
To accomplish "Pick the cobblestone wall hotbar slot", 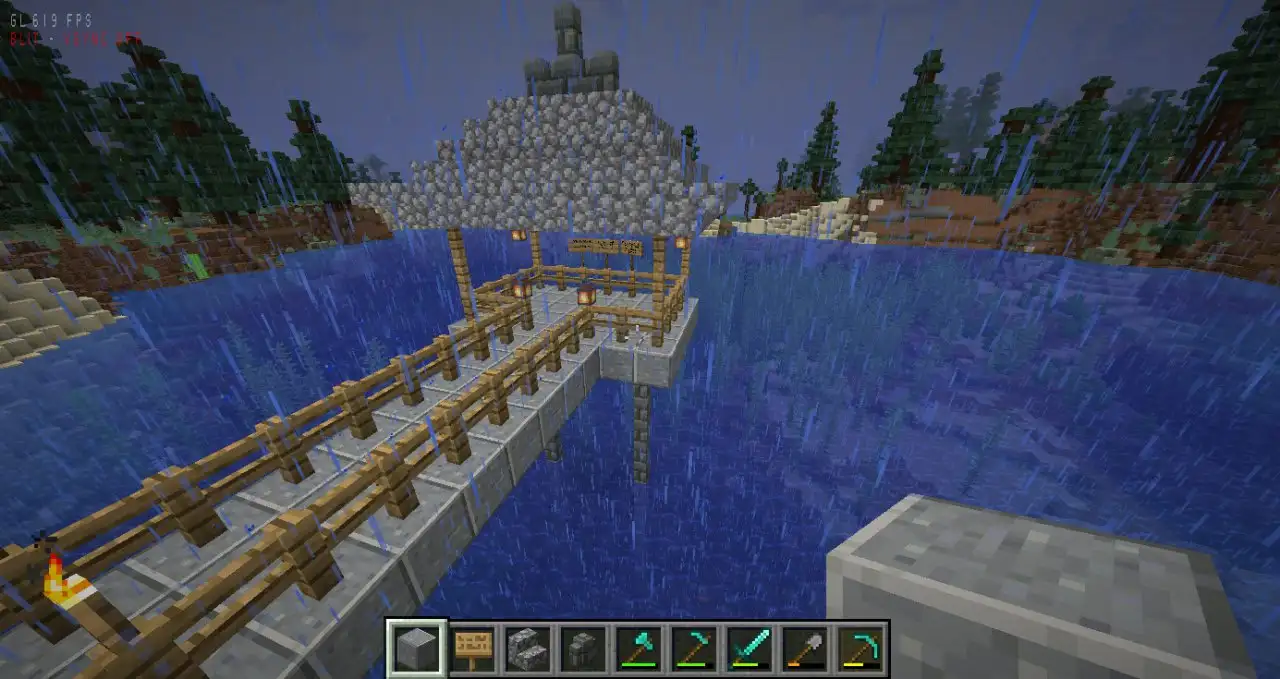I will tap(582, 648).
